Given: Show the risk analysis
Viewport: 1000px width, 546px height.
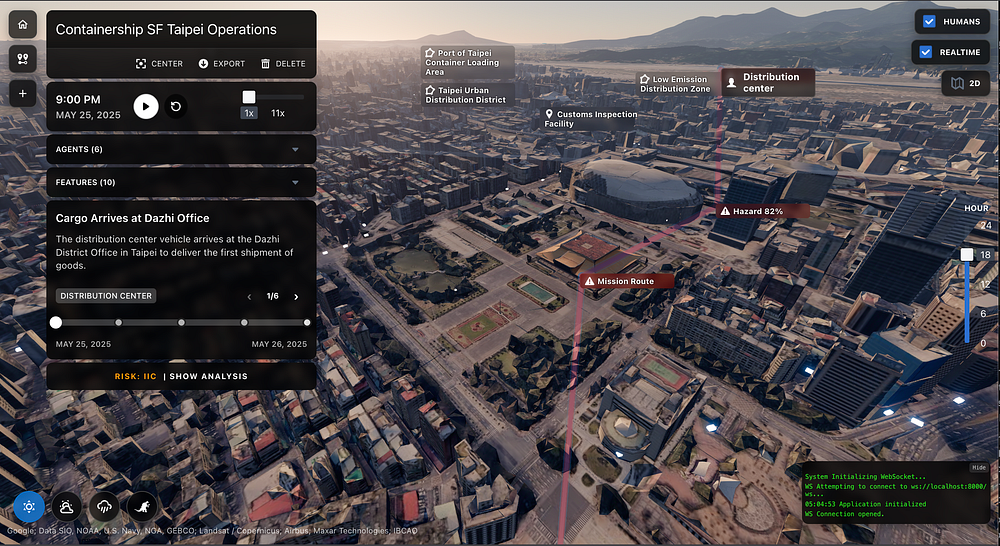Looking at the screenshot, I should 208,377.
